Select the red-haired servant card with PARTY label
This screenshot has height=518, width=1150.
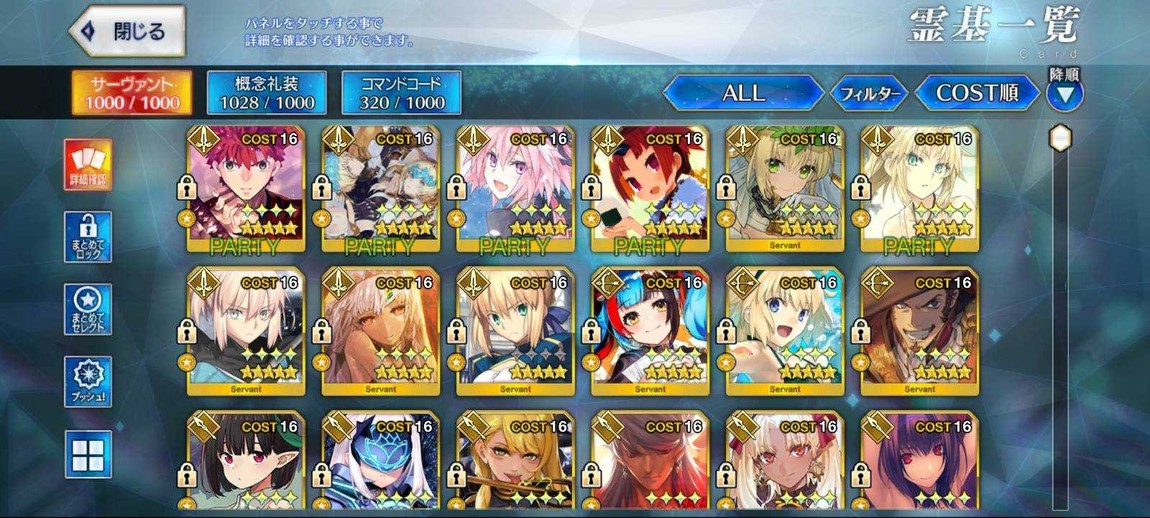(246, 189)
